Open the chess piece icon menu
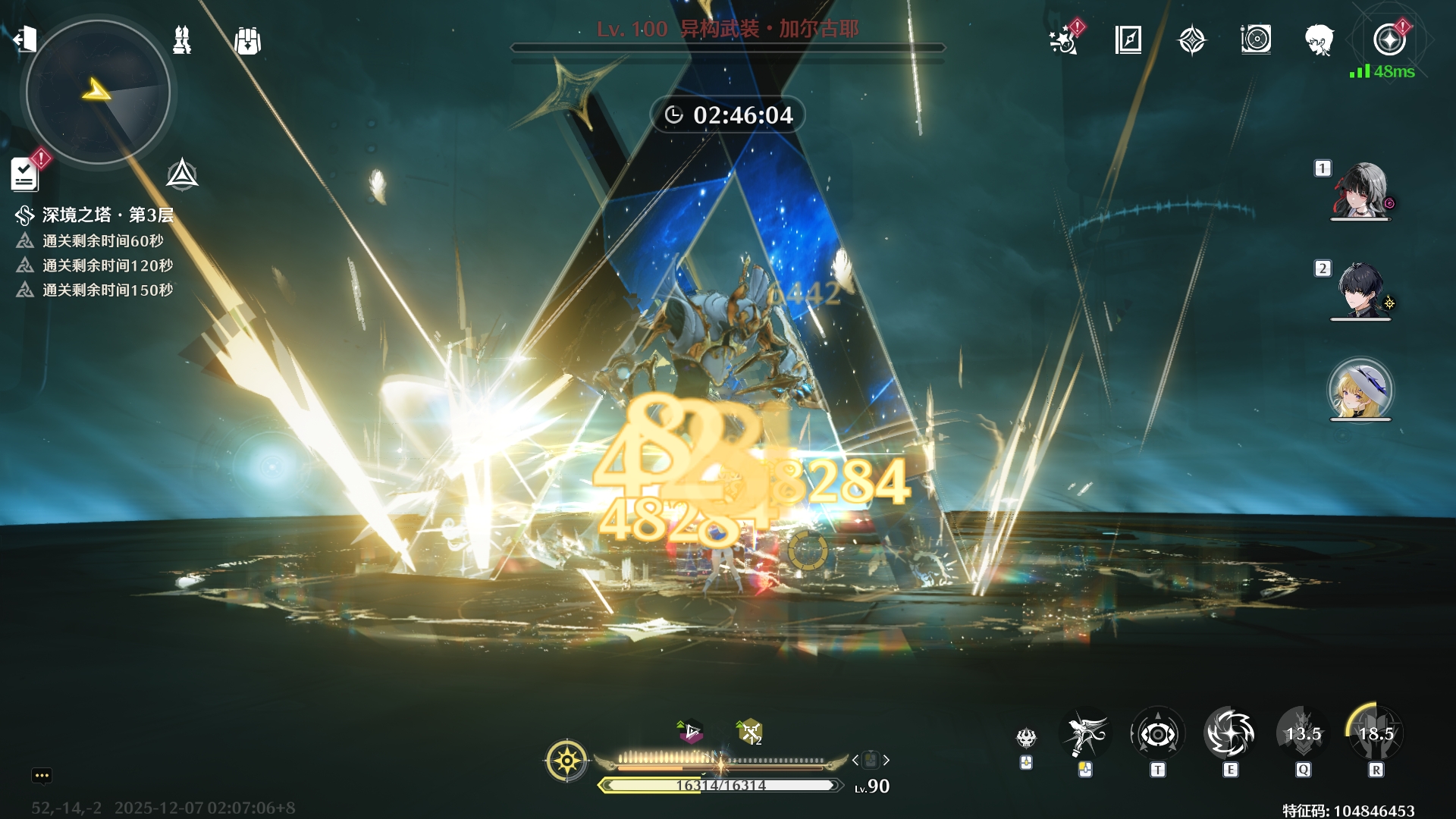This screenshot has height=819, width=1456. (x=182, y=40)
